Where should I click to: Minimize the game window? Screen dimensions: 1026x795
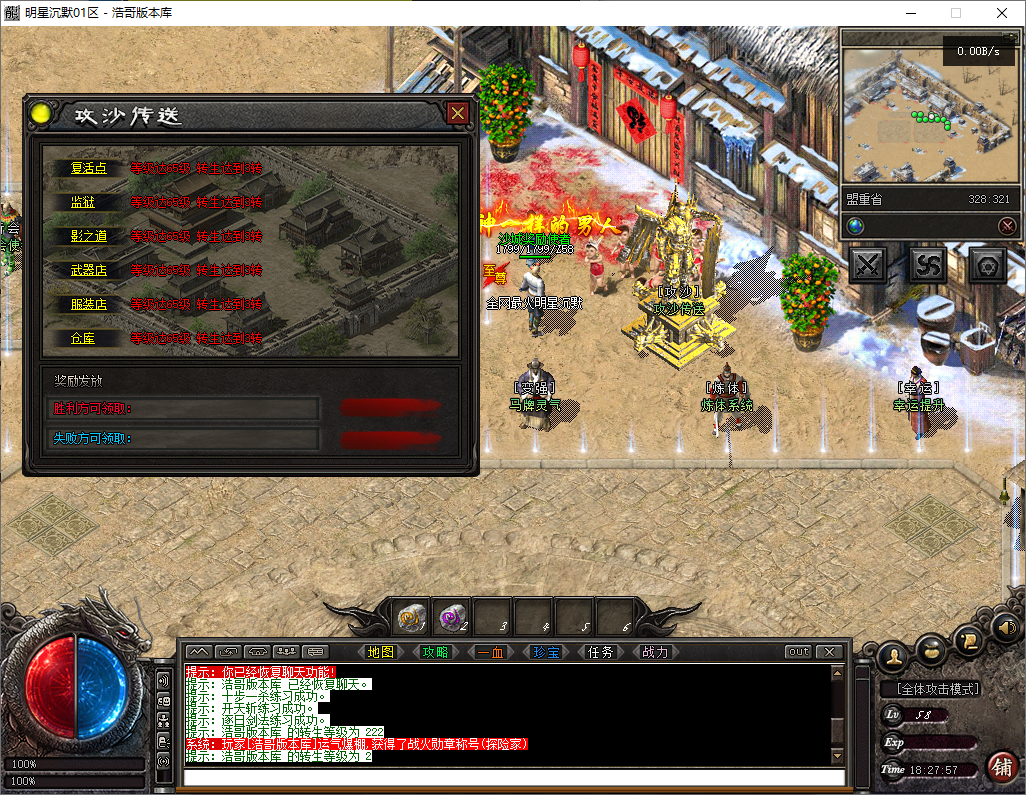(x=909, y=13)
